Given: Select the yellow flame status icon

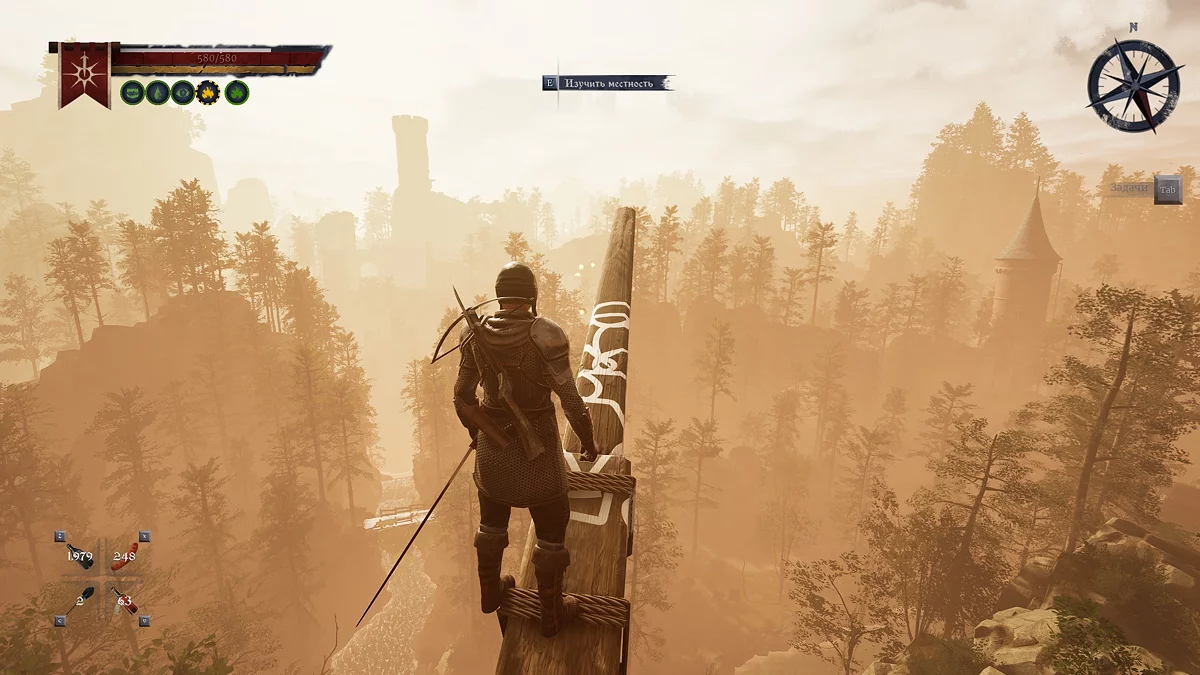Looking at the screenshot, I should (x=208, y=93).
